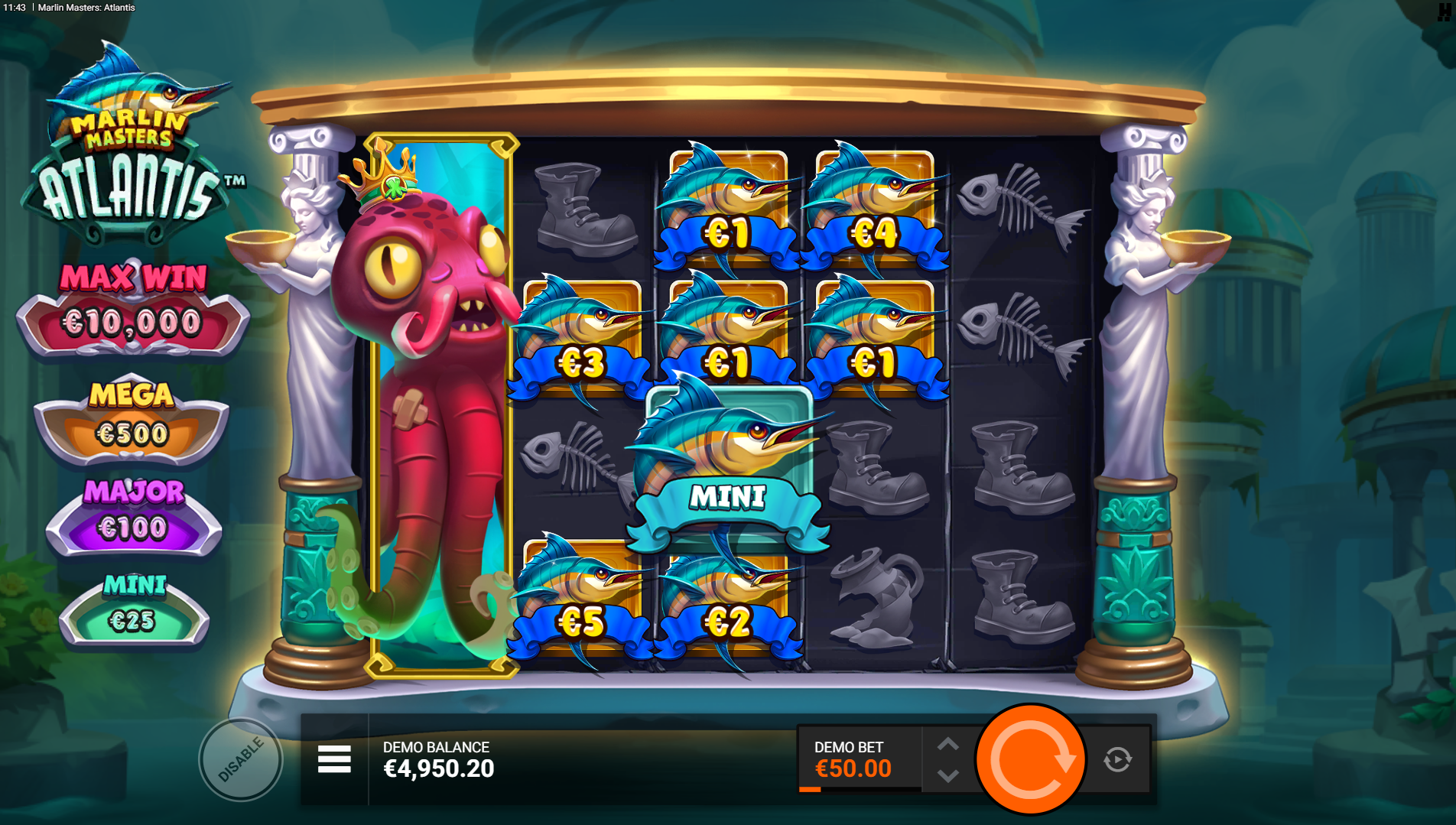The width and height of the screenshot is (1456, 825).
Task: Open the autoplay settings
Action: click(x=1117, y=759)
